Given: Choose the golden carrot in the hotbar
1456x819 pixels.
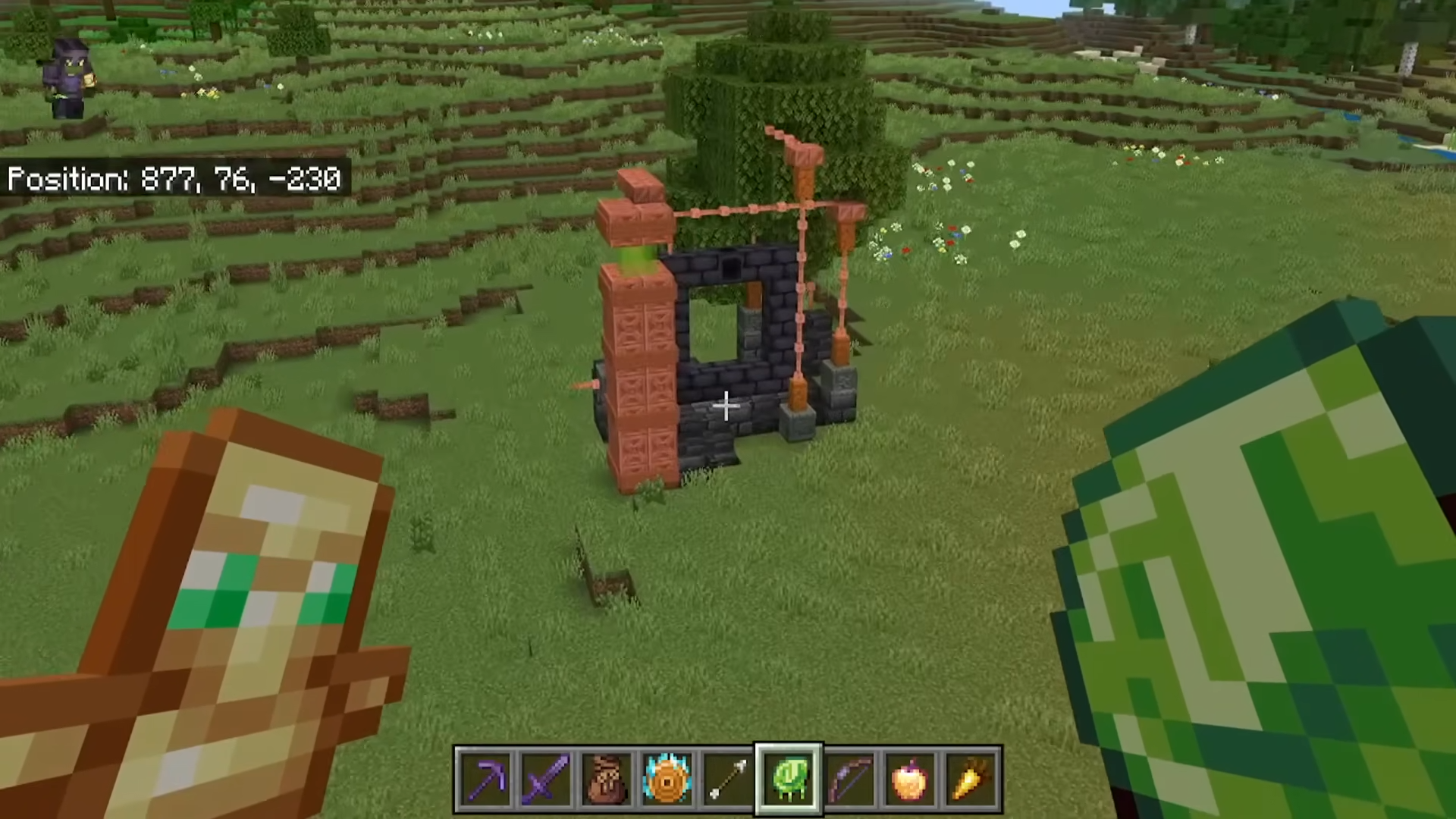Looking at the screenshot, I should tap(971, 779).
